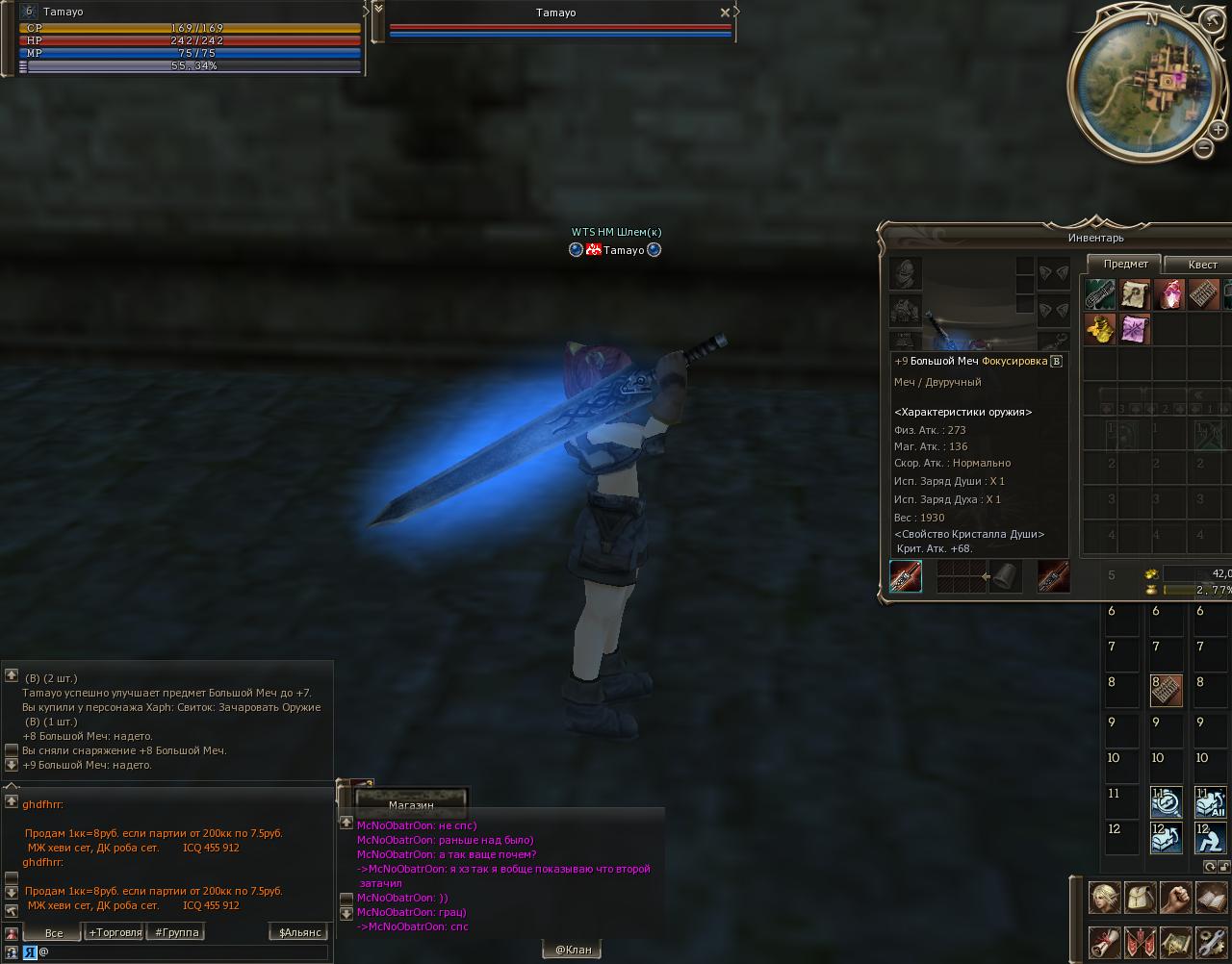Pick the purple enchant scroll in inventory

point(1135,329)
